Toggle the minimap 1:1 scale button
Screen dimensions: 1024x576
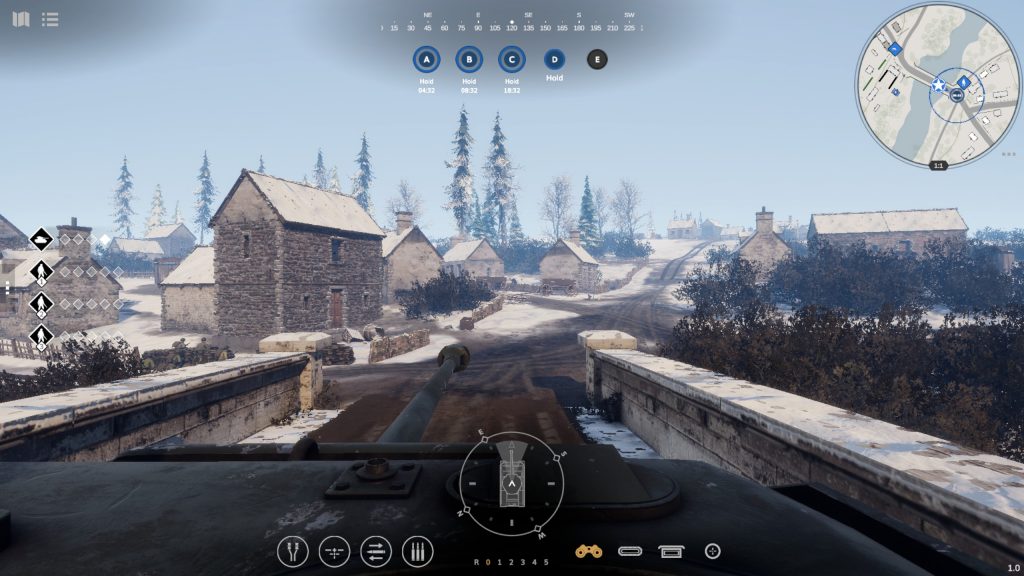938,165
